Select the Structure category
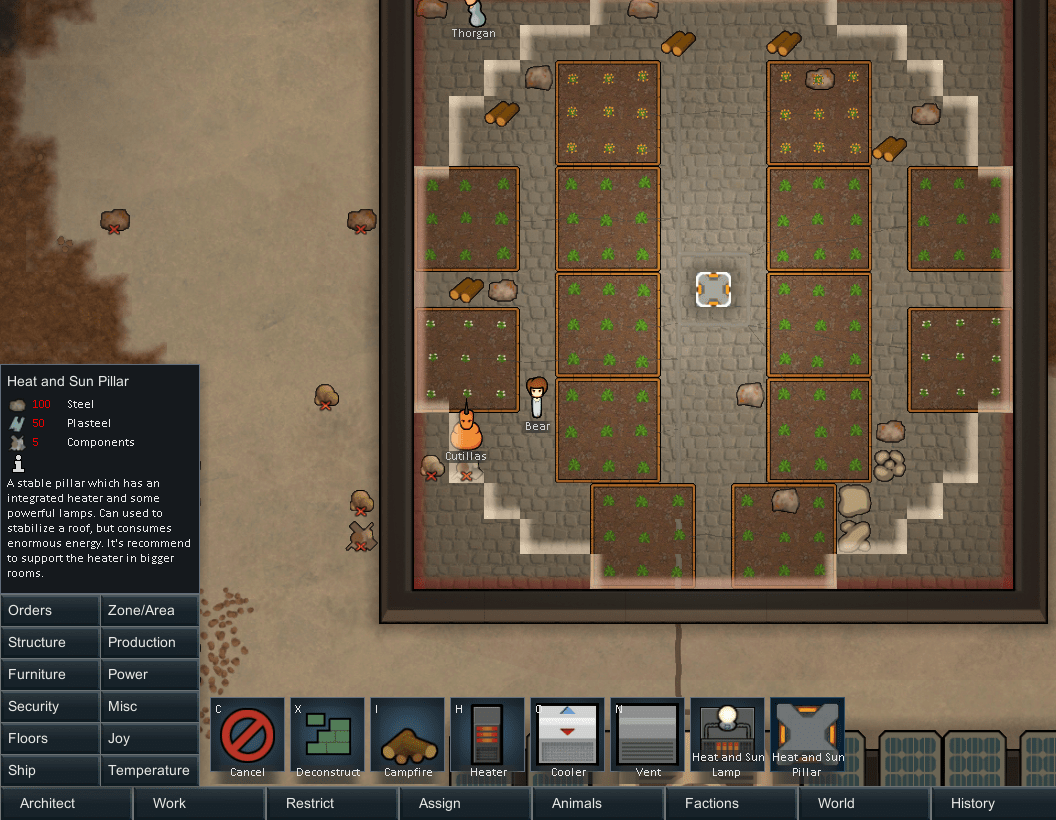 coord(50,642)
